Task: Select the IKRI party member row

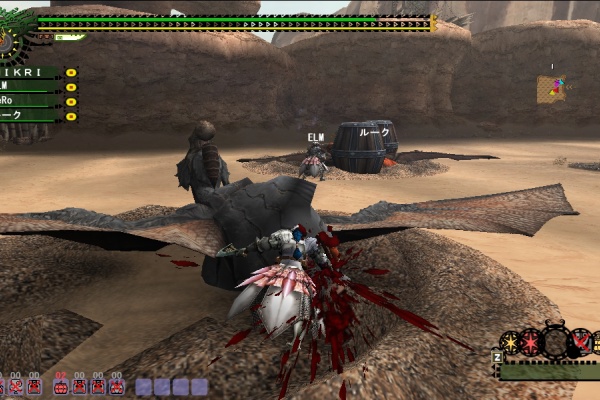Action: (x=32, y=73)
